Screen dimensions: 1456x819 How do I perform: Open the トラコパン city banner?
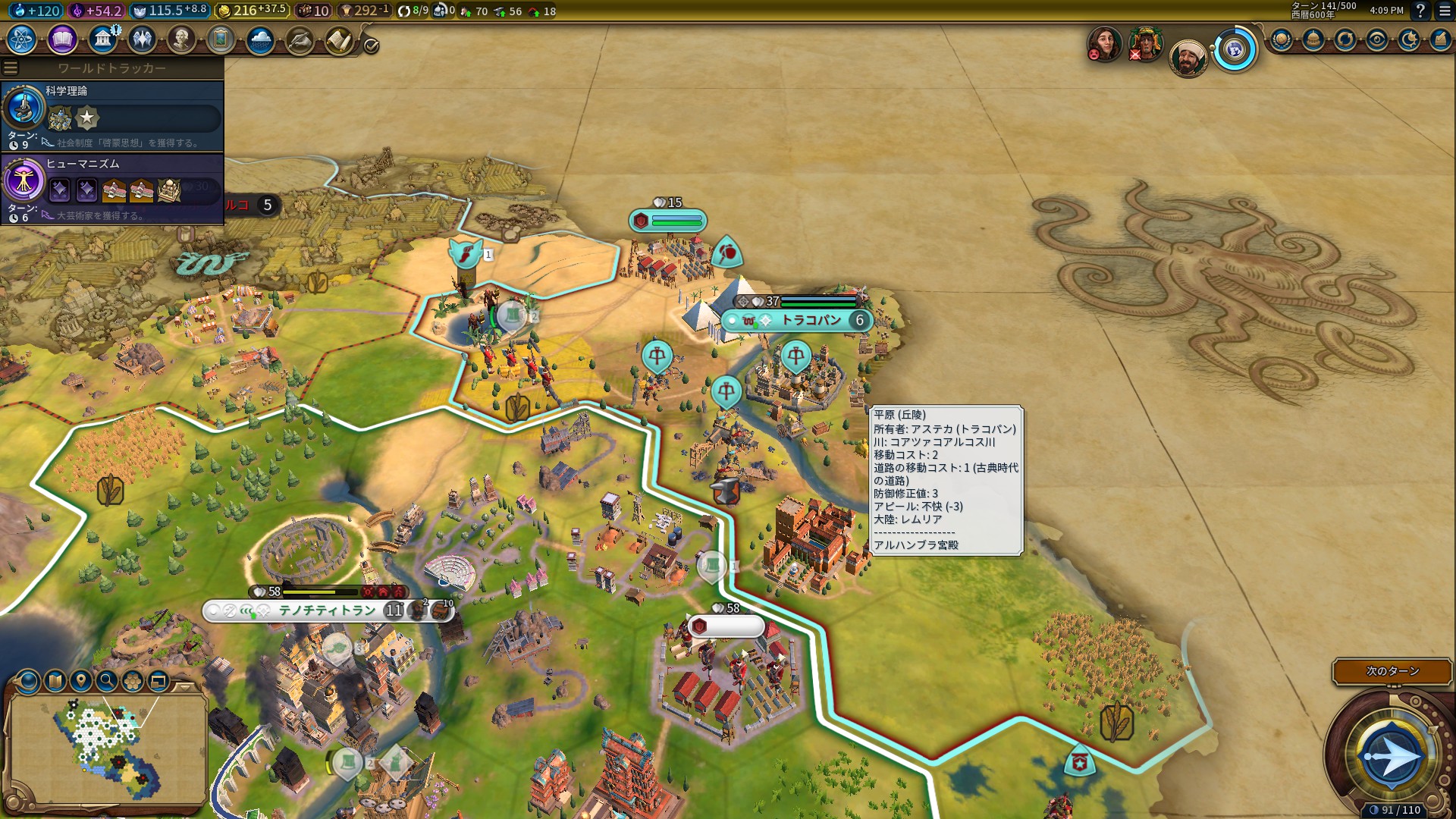(810, 321)
